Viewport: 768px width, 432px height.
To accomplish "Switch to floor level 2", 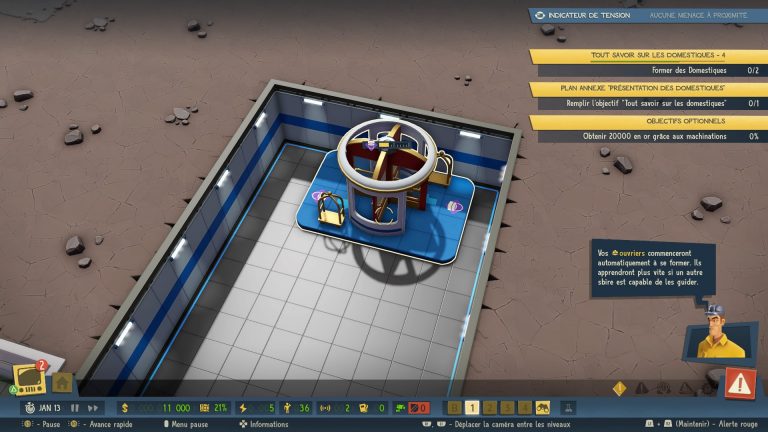I will [x=492, y=408].
